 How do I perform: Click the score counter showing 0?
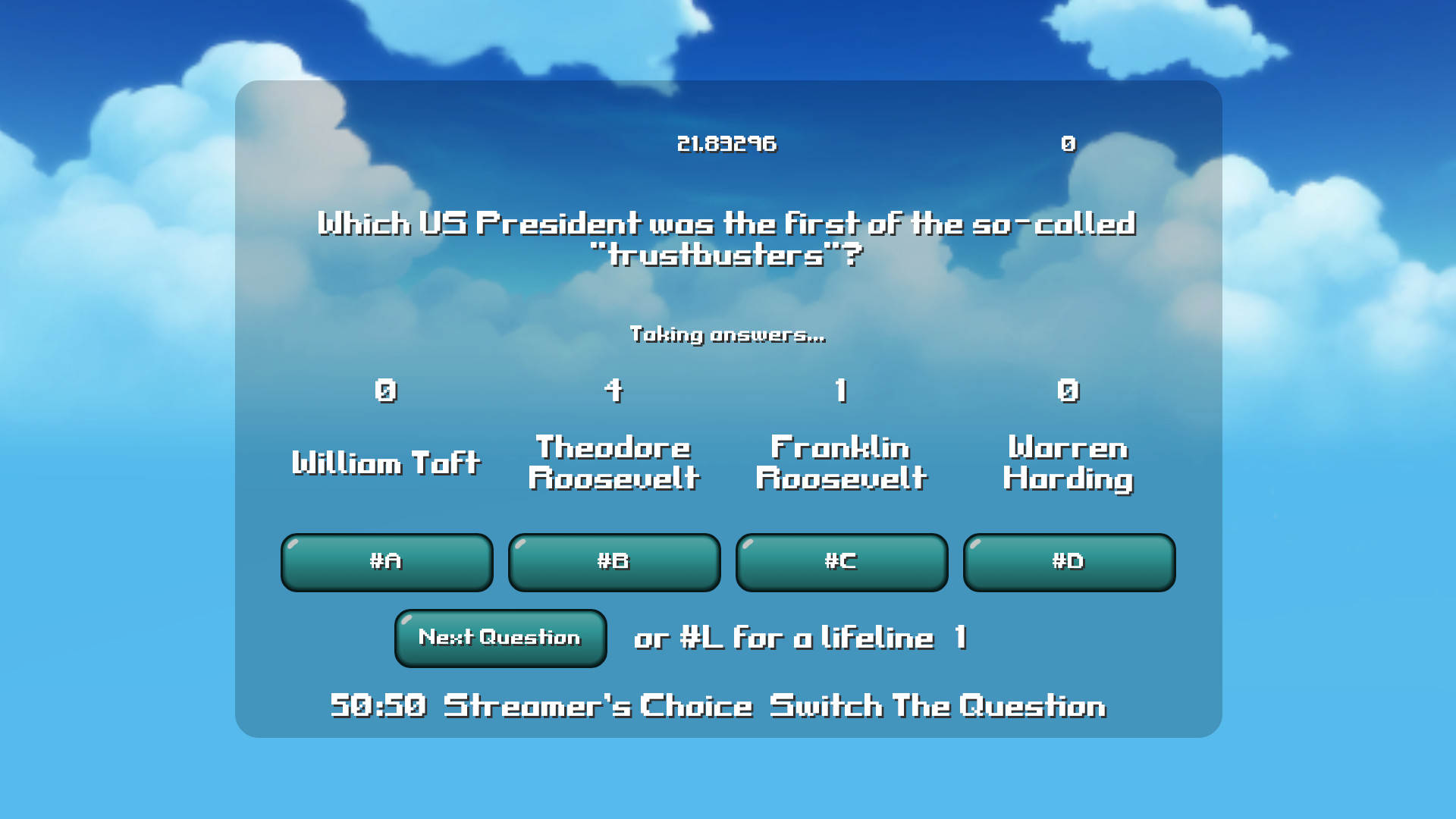(x=1069, y=143)
